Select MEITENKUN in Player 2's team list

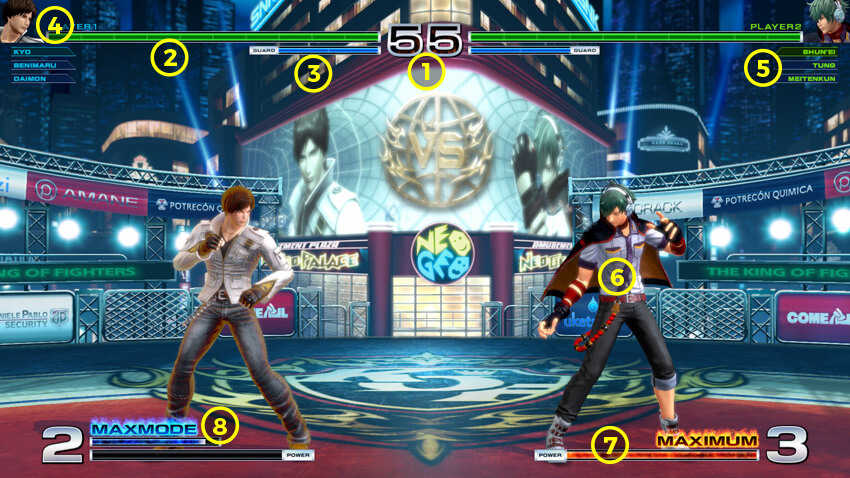point(813,77)
